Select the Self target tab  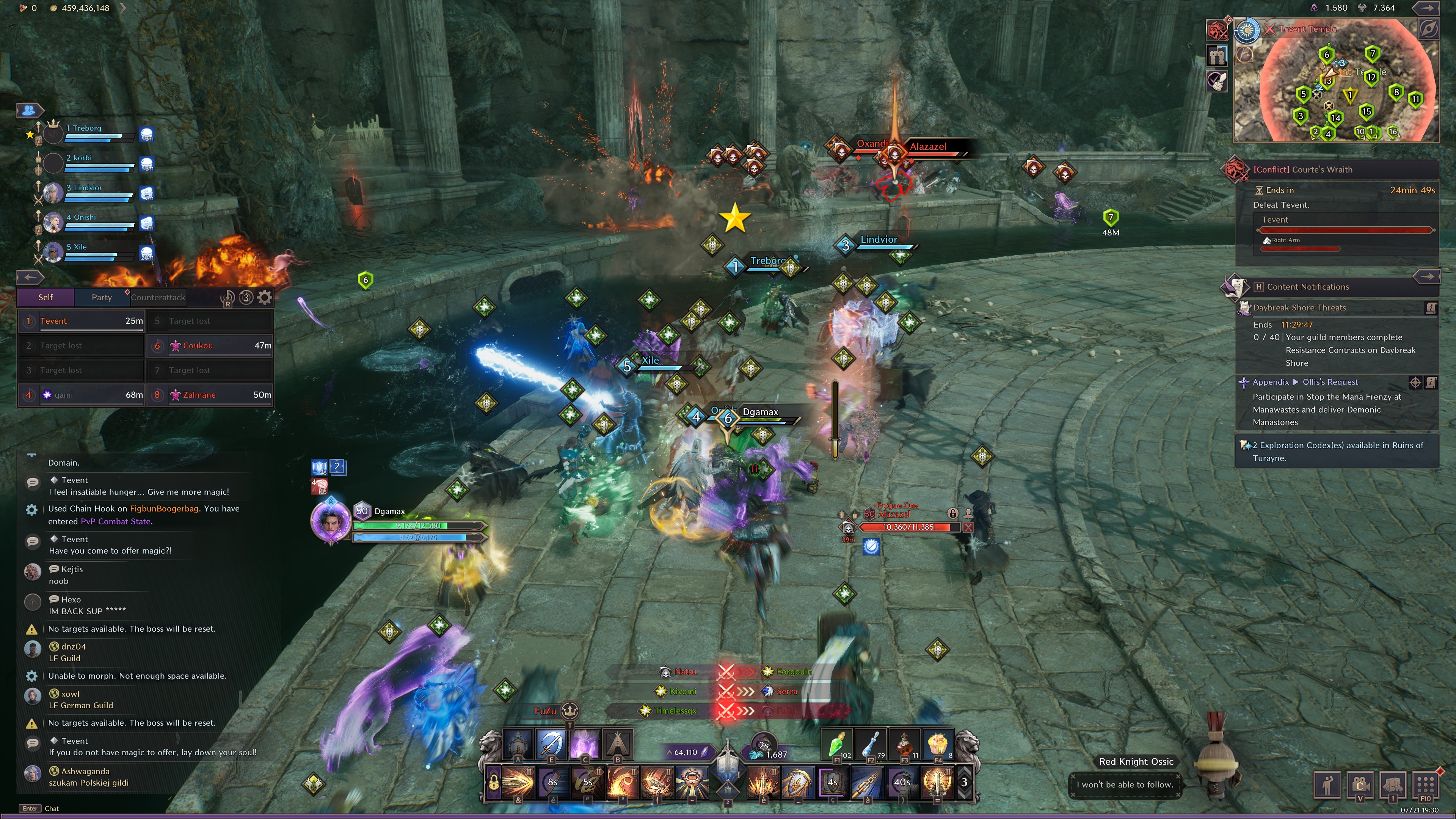(x=45, y=297)
